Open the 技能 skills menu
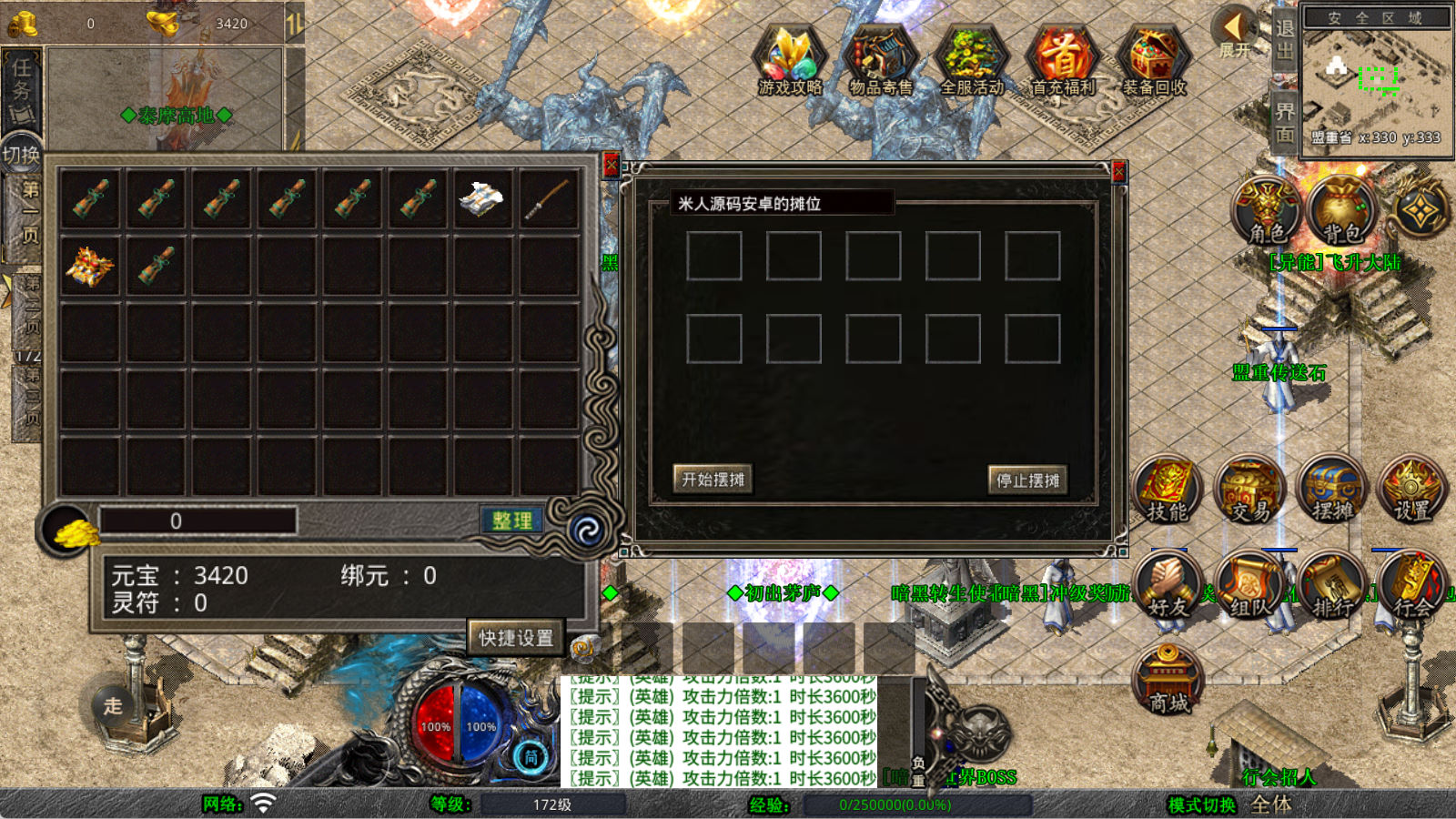Viewport: 1456px width, 819px height. pos(1167,490)
